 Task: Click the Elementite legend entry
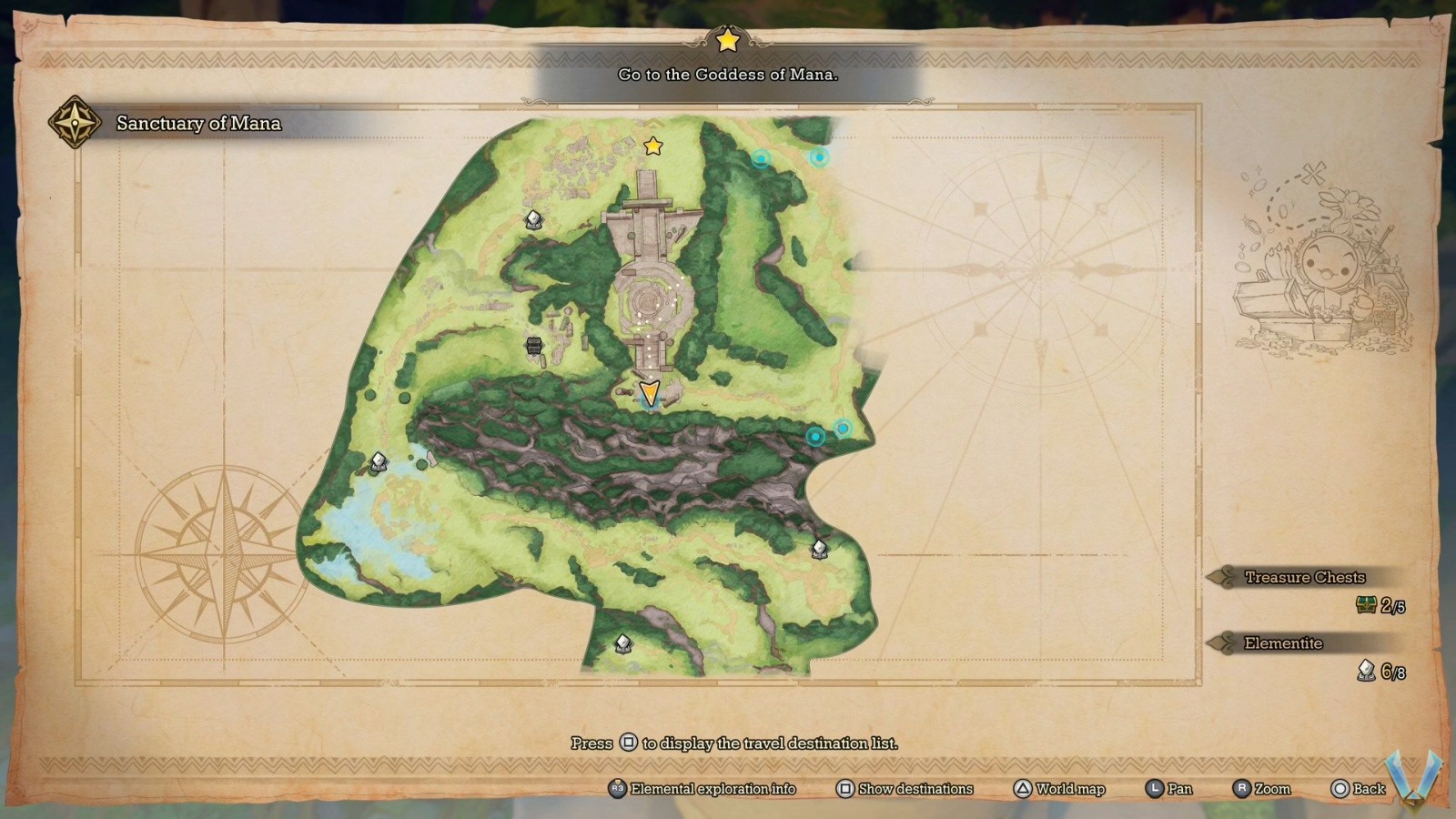tap(1283, 643)
